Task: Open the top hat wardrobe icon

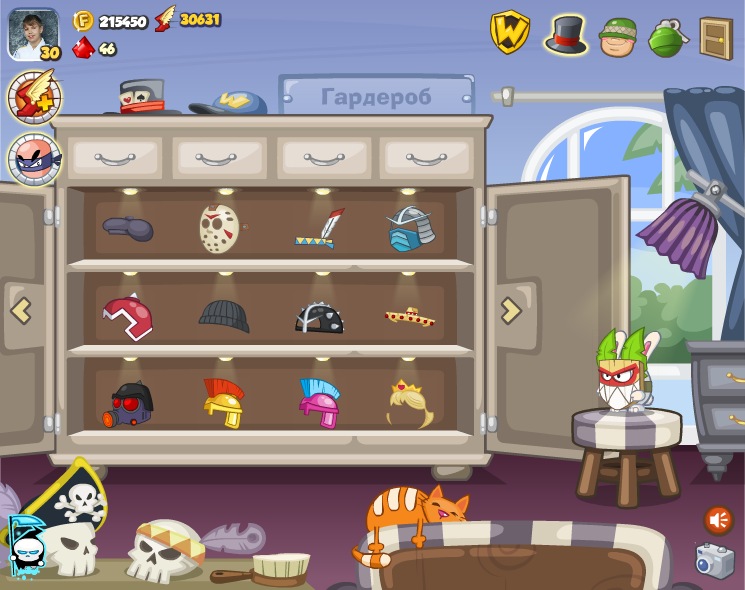Action: (566, 35)
